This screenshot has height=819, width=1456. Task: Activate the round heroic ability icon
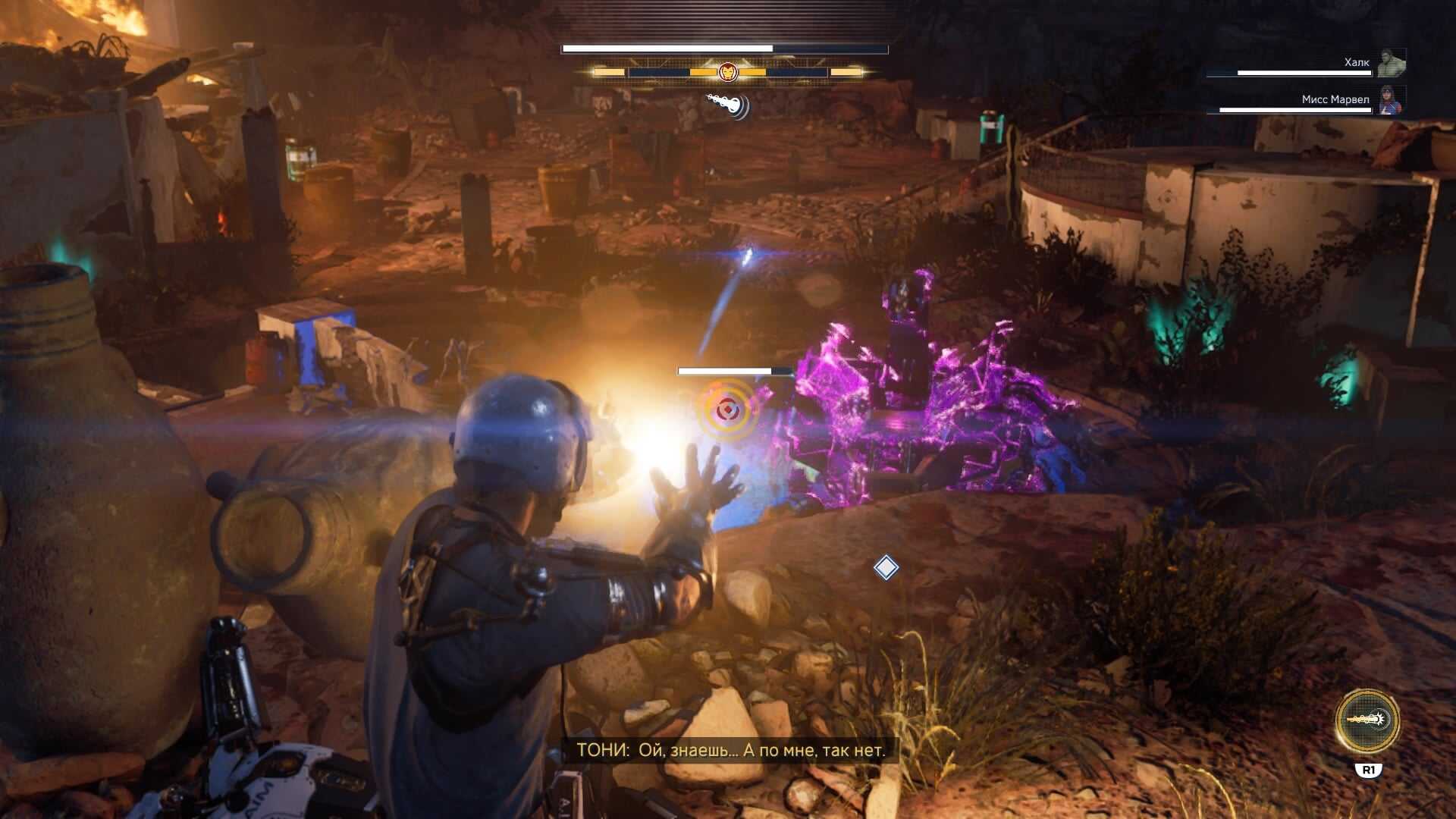point(1367,720)
